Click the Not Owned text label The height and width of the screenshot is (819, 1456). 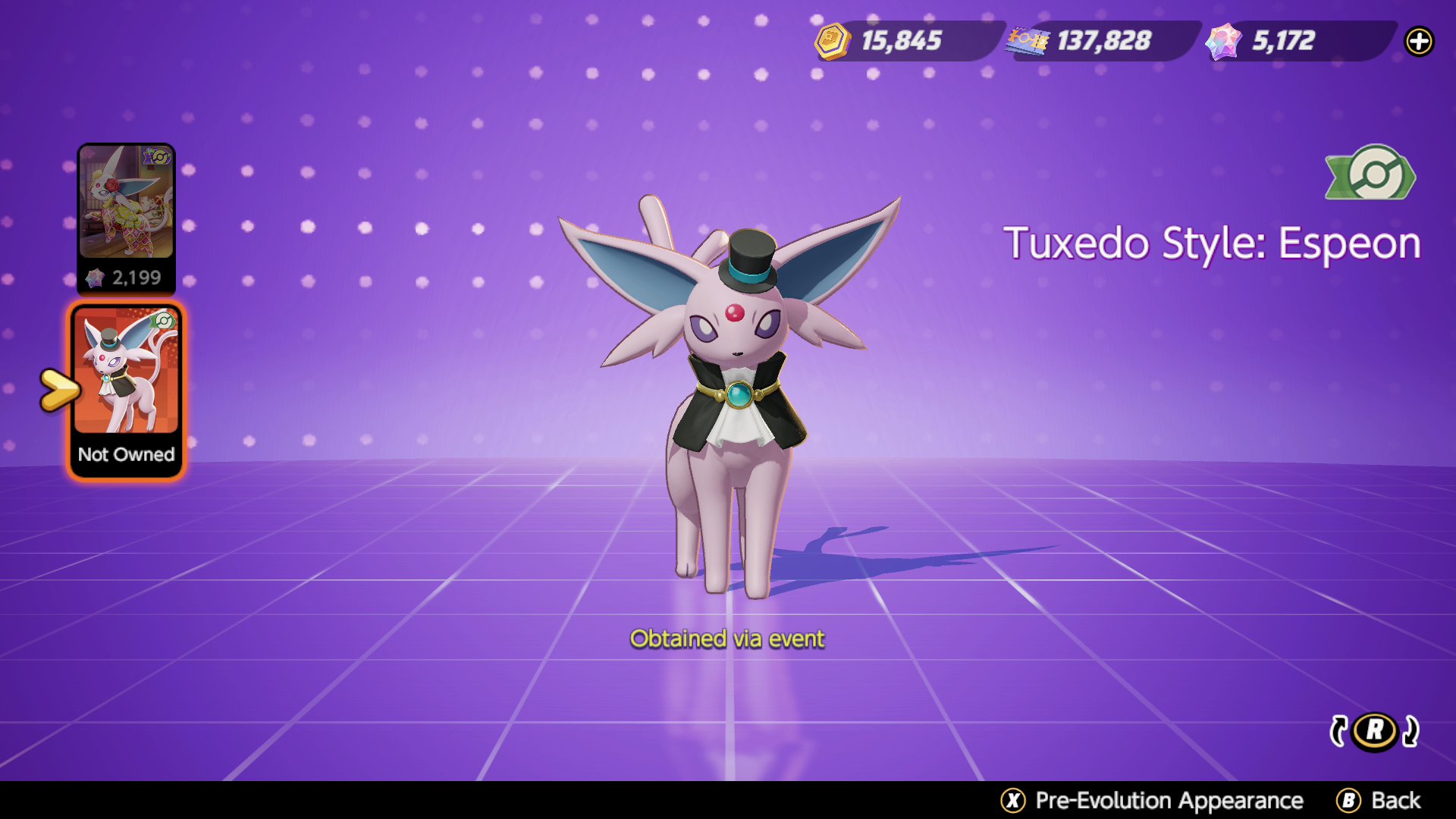(x=125, y=454)
